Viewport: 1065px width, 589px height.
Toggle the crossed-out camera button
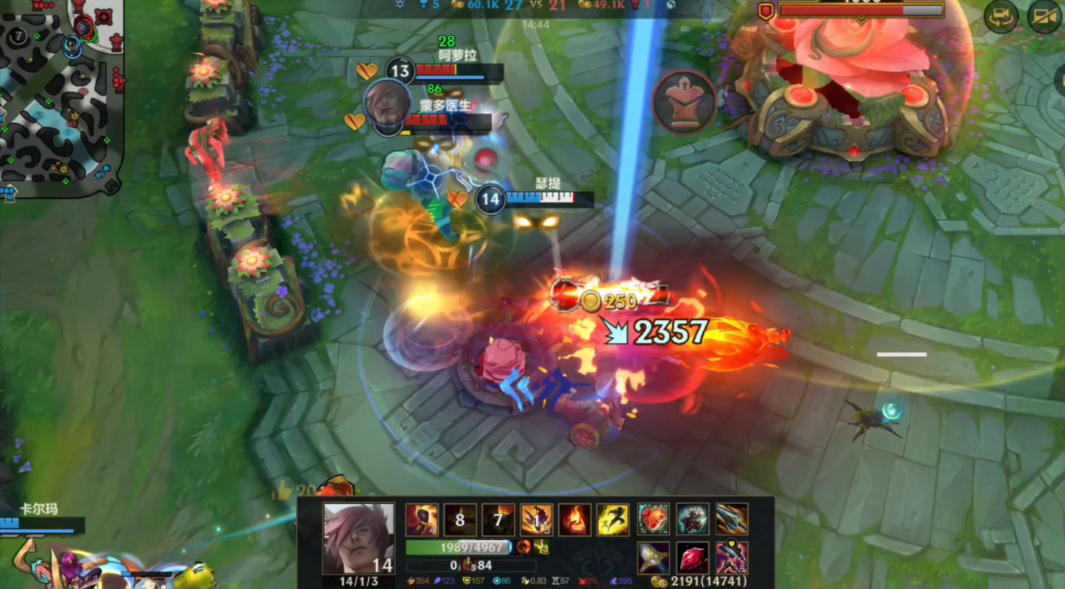pos(1044,16)
